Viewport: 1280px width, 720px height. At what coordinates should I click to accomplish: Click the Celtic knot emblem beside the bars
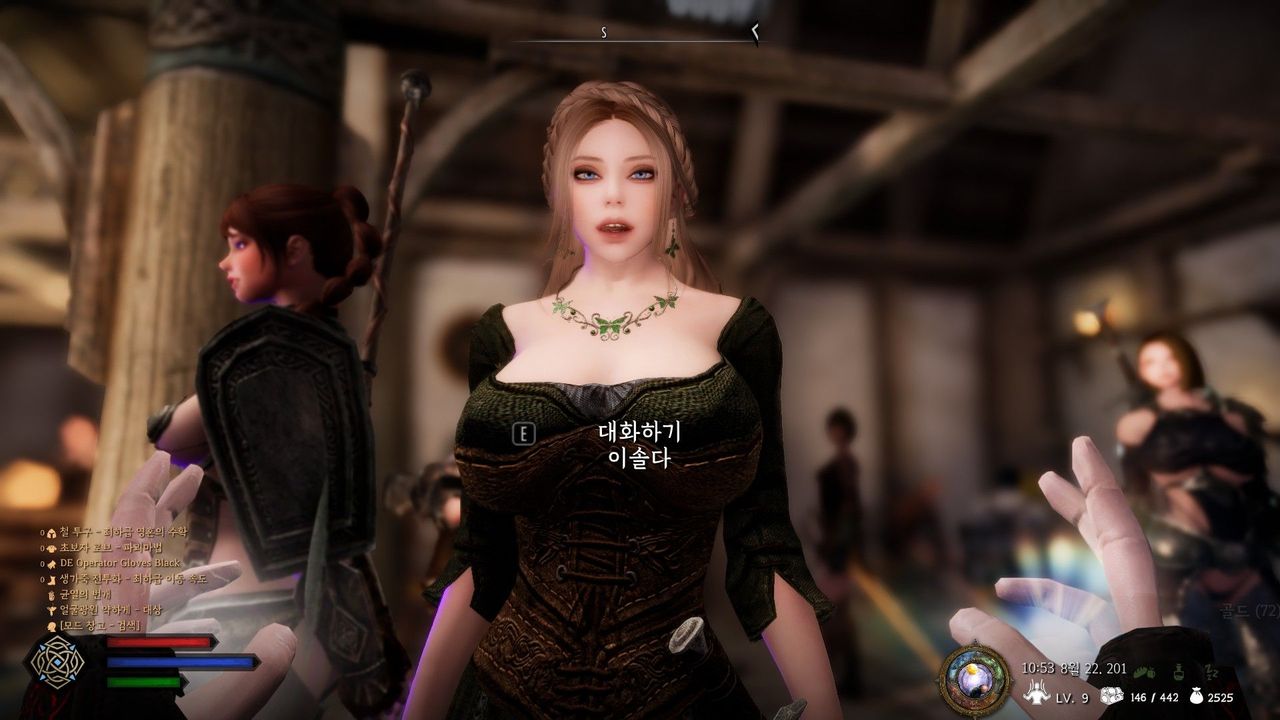56,661
